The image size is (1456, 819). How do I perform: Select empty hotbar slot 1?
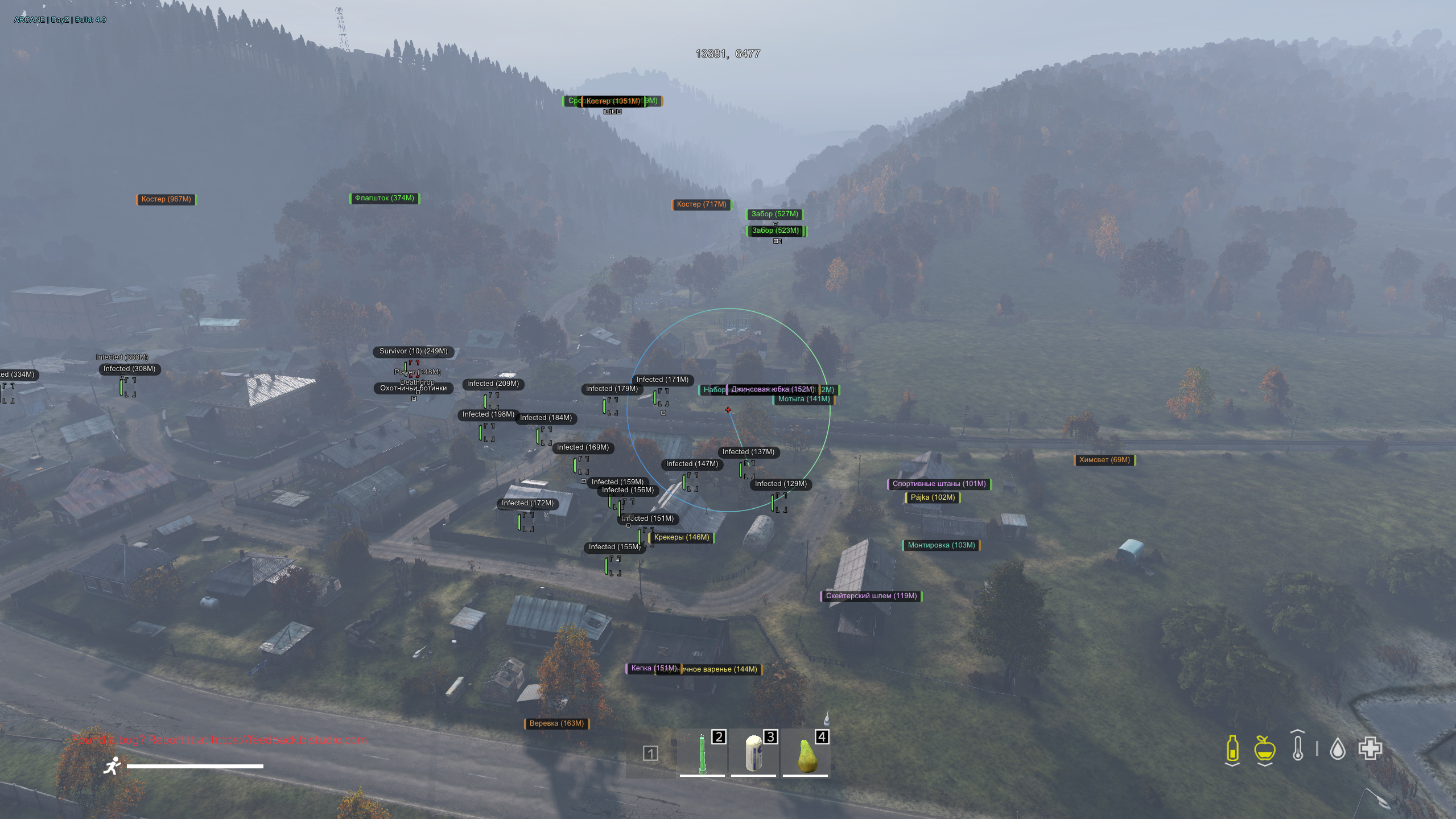pos(651,754)
